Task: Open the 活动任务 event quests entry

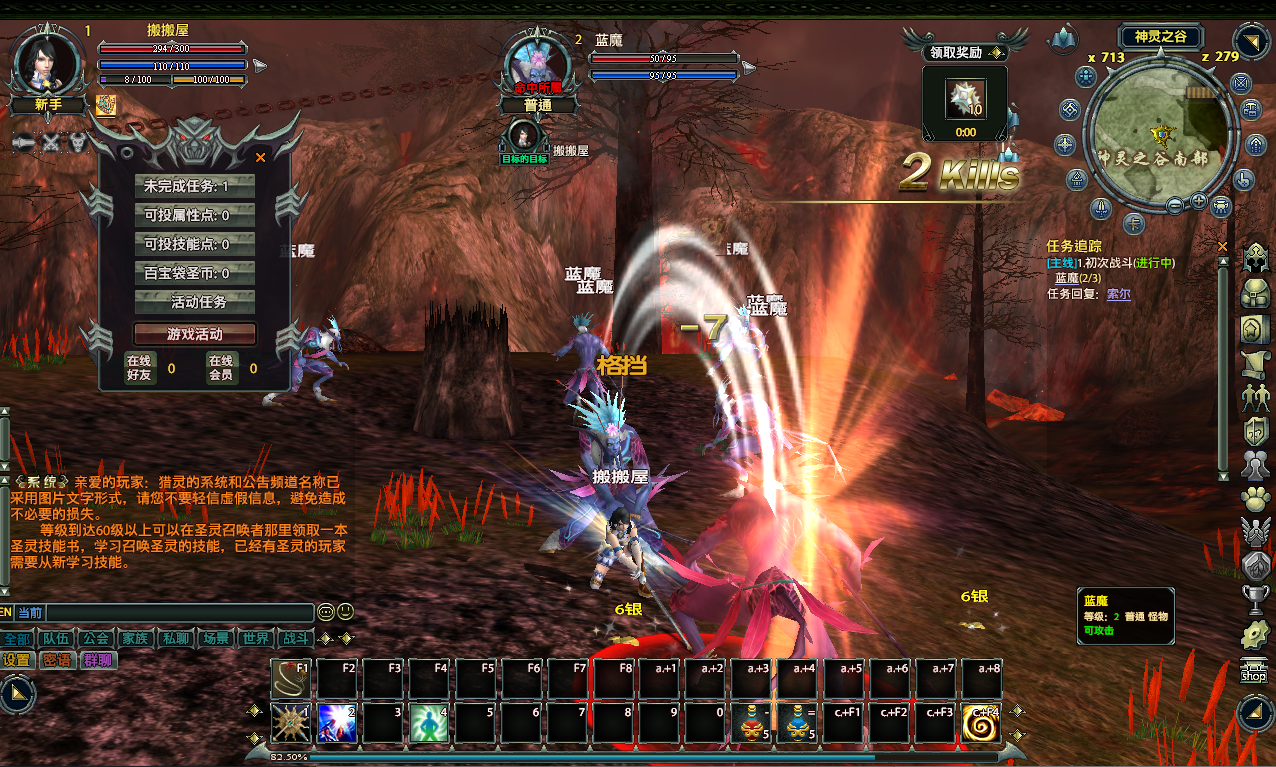Action: point(195,302)
